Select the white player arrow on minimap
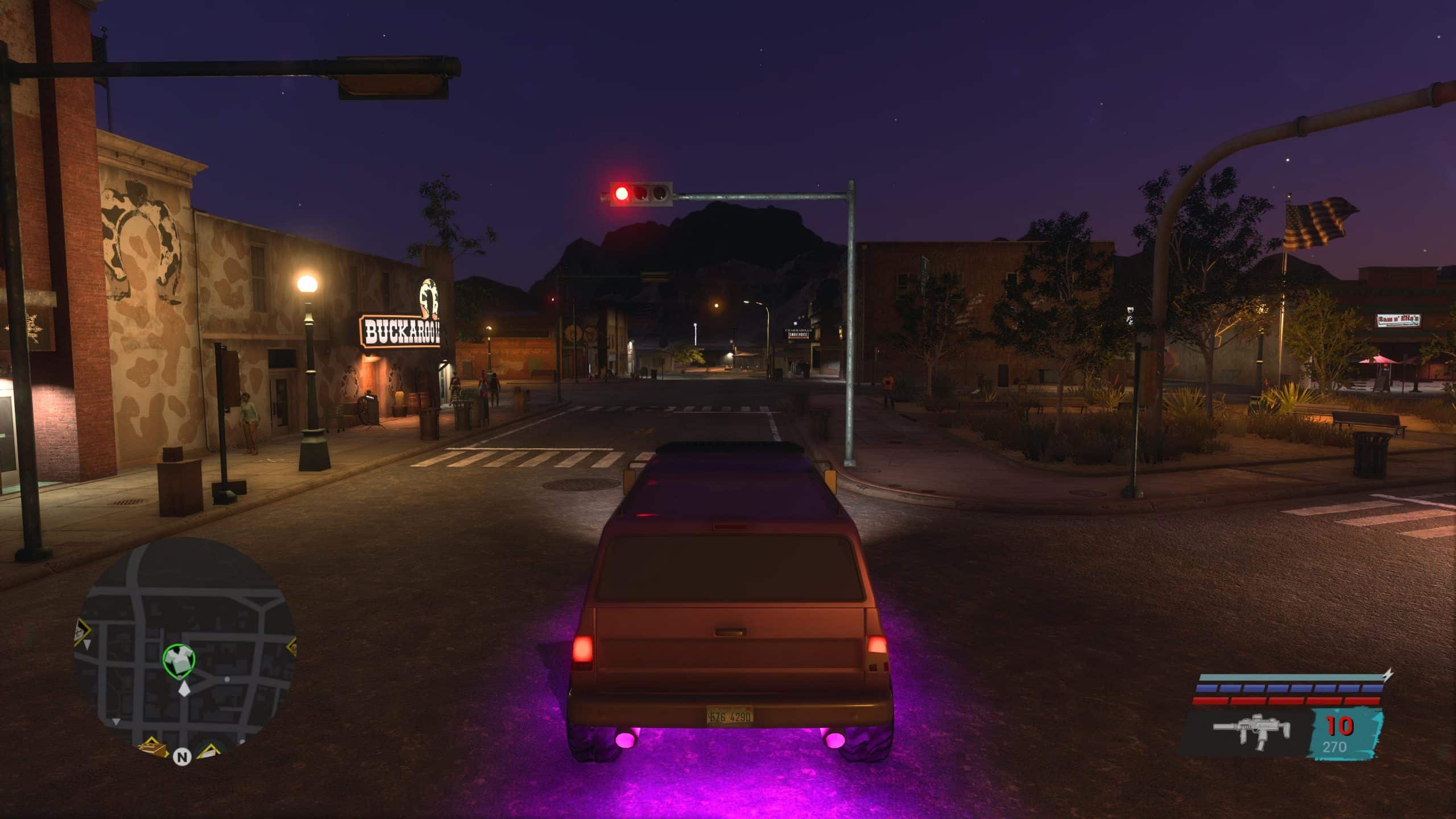Image resolution: width=1456 pixels, height=819 pixels. tap(184, 690)
